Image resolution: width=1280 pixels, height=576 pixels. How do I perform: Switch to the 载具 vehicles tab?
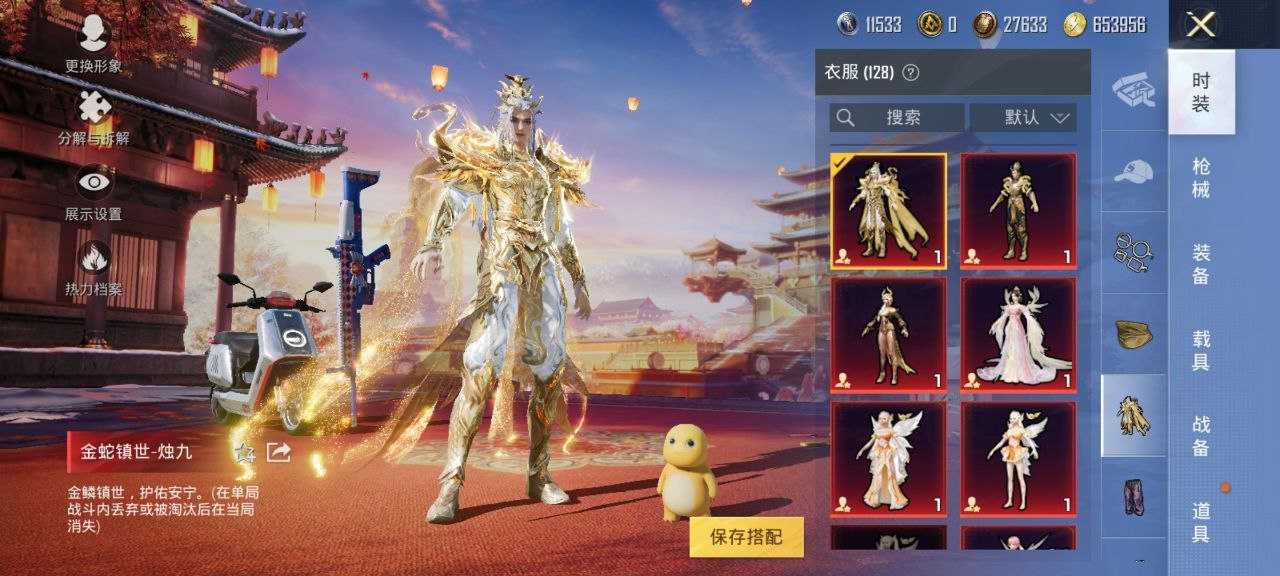pyautogui.click(x=1201, y=349)
